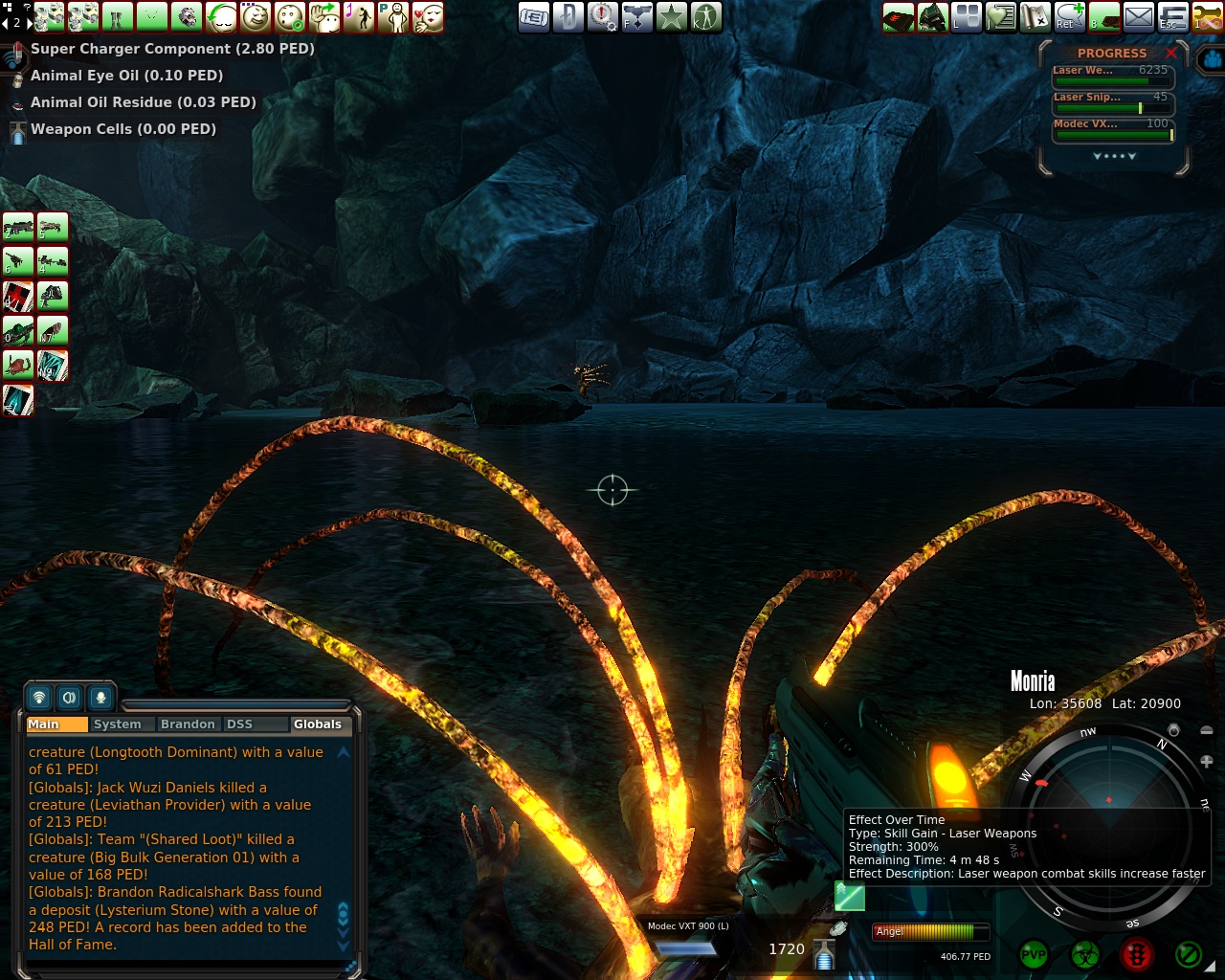The width and height of the screenshot is (1225, 980).
Task: Switch to the System chat tab
Action: point(118,724)
